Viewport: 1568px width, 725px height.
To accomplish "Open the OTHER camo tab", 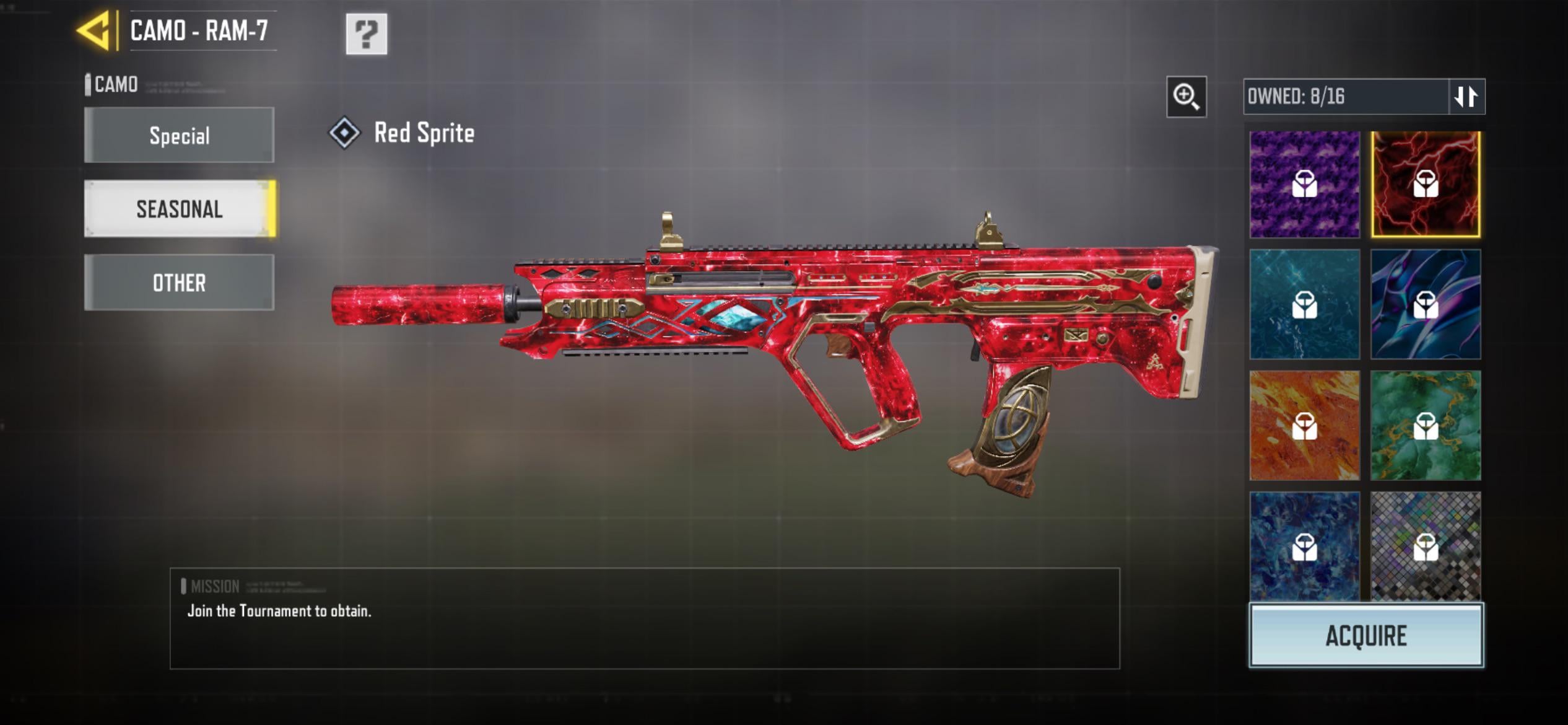I will click(179, 283).
